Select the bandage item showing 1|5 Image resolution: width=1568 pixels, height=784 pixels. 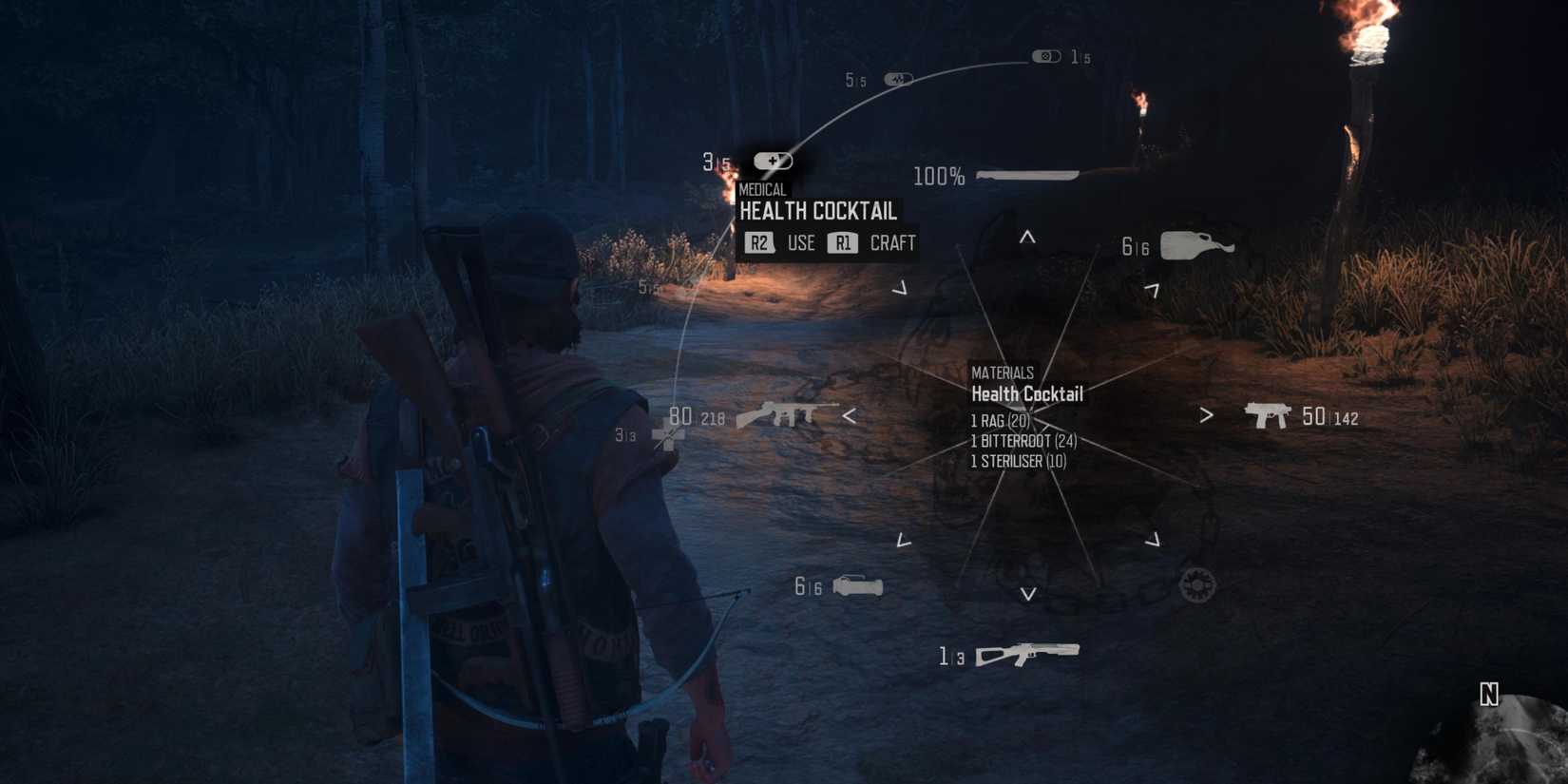coord(1047,55)
